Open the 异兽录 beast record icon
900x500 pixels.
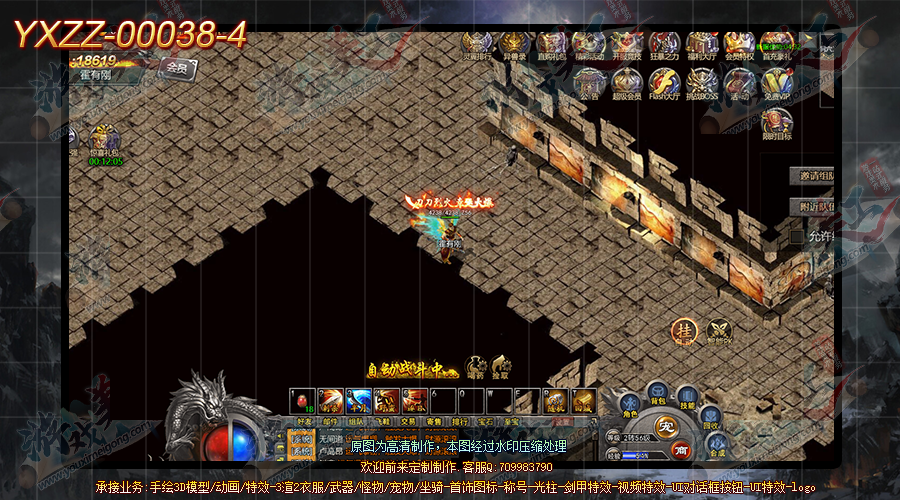click(x=514, y=45)
